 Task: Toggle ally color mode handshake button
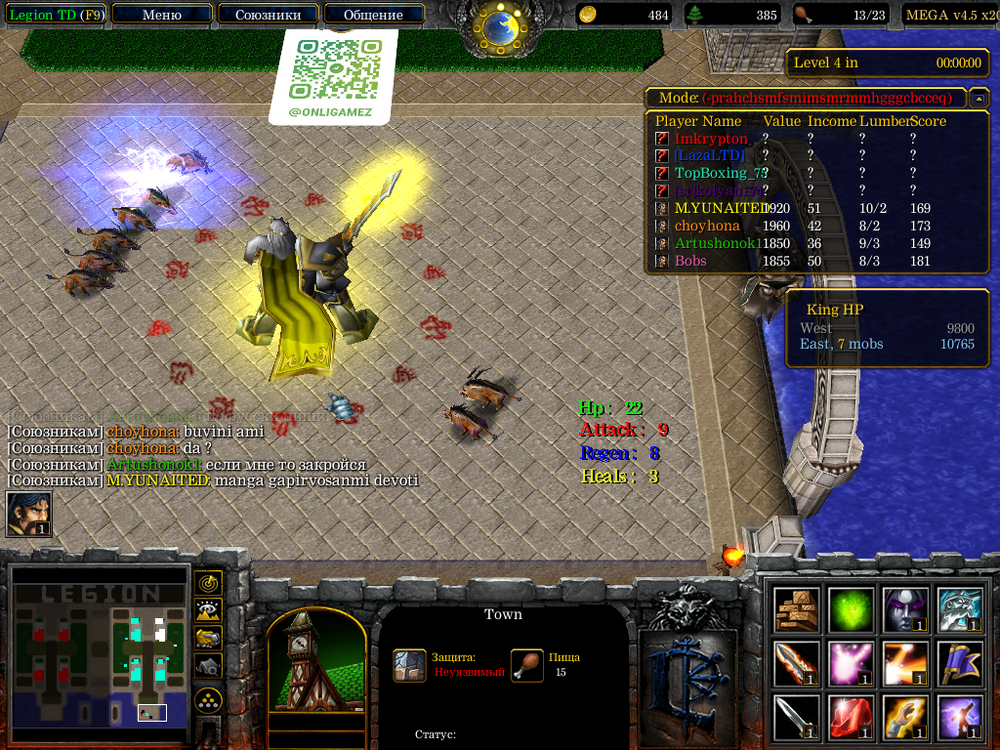[207, 637]
